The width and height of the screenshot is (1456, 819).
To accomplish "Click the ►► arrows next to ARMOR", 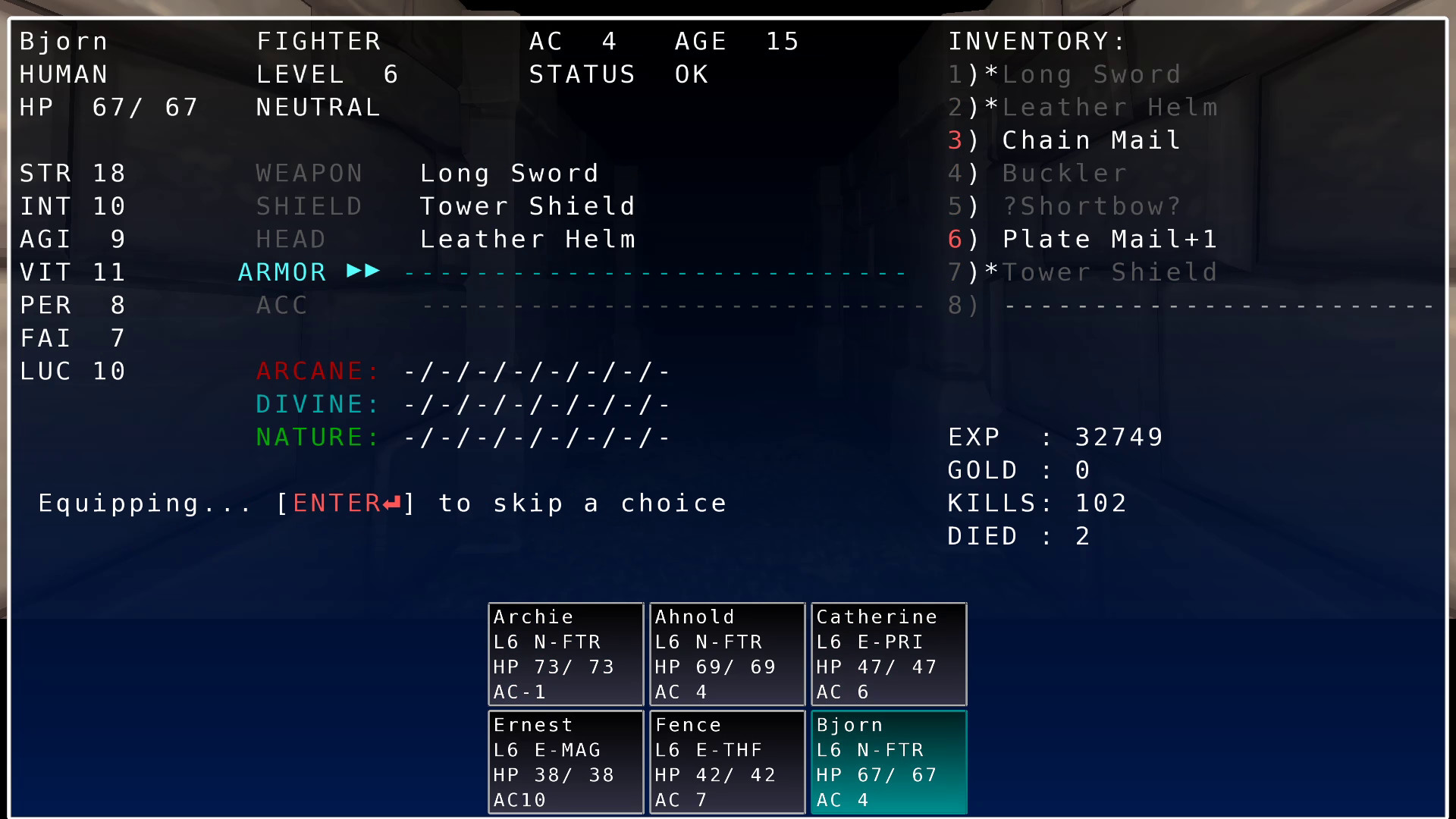I will point(362,271).
